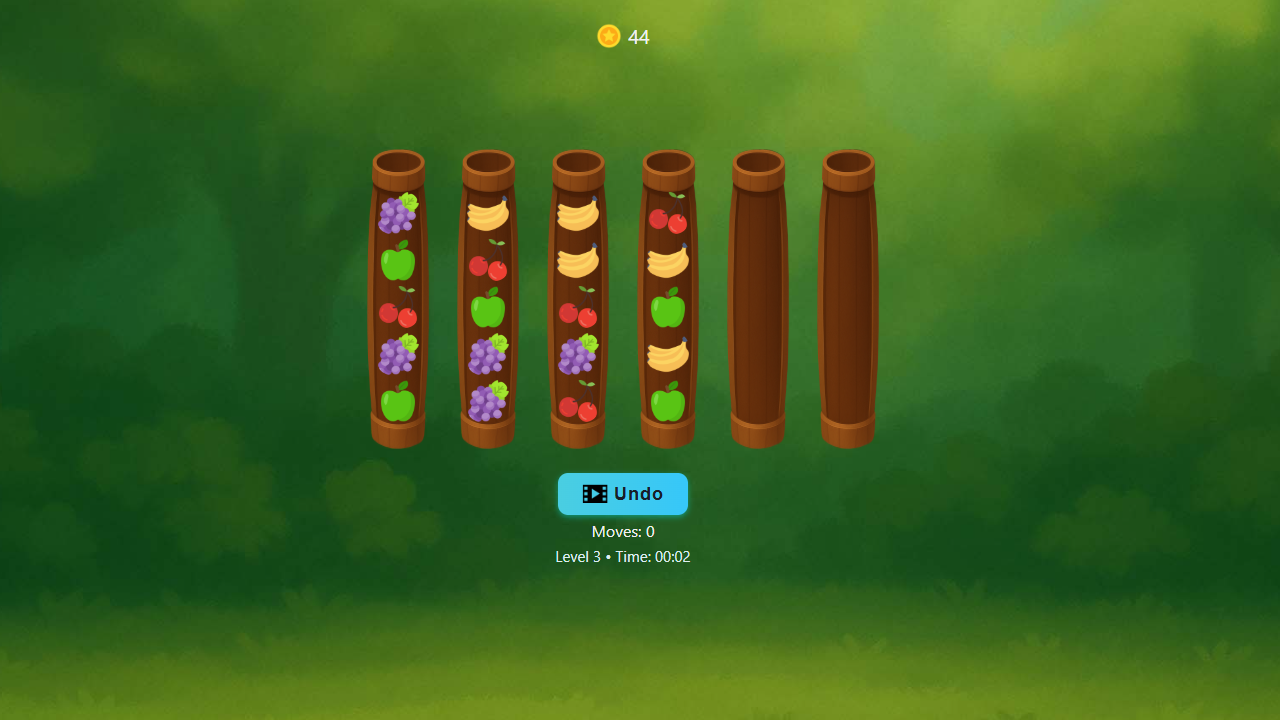Click the green apple at bottom of first tube
1280x720 pixels.
click(x=398, y=407)
